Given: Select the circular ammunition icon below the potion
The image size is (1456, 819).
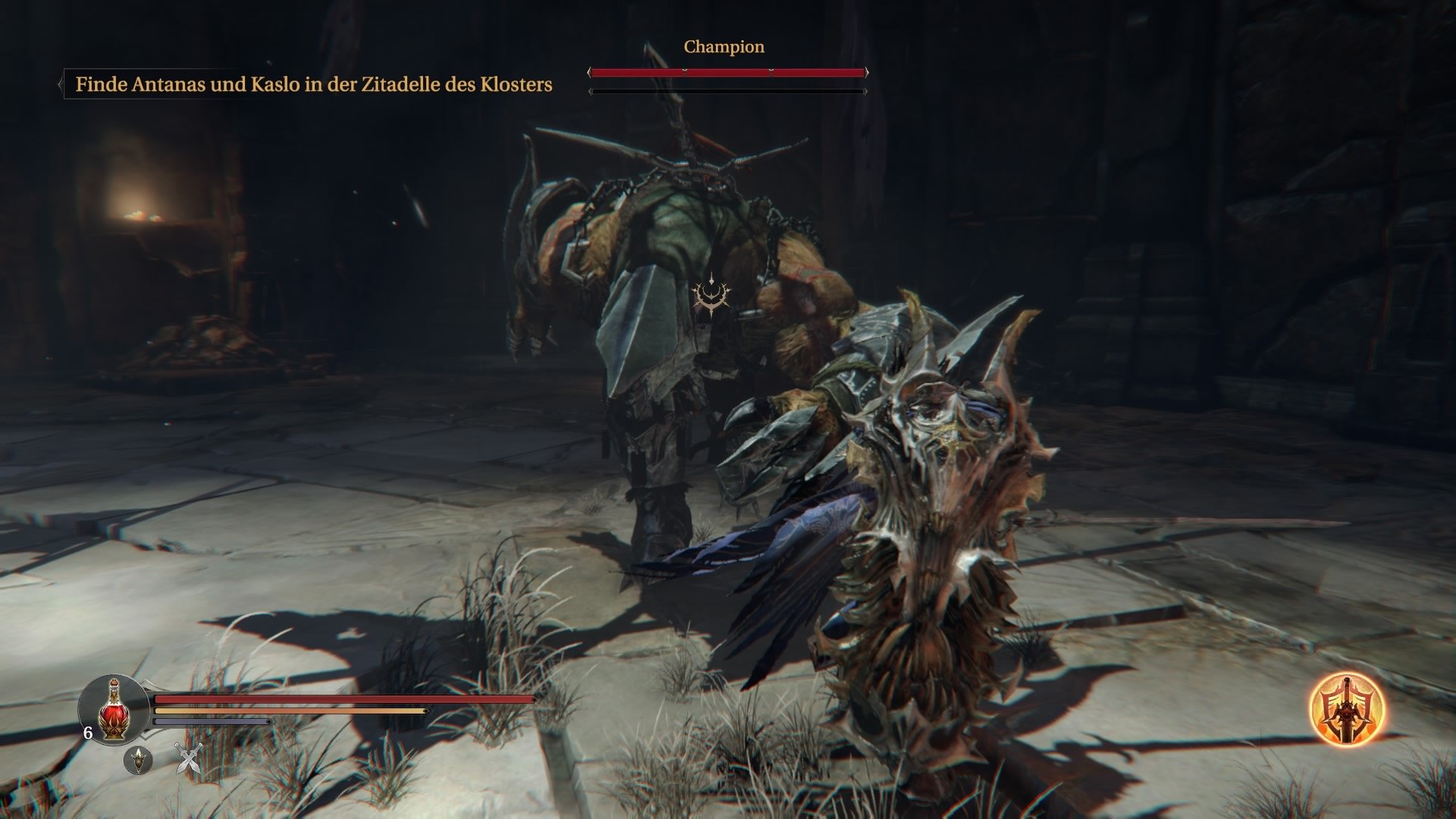Looking at the screenshot, I should click(x=139, y=761).
